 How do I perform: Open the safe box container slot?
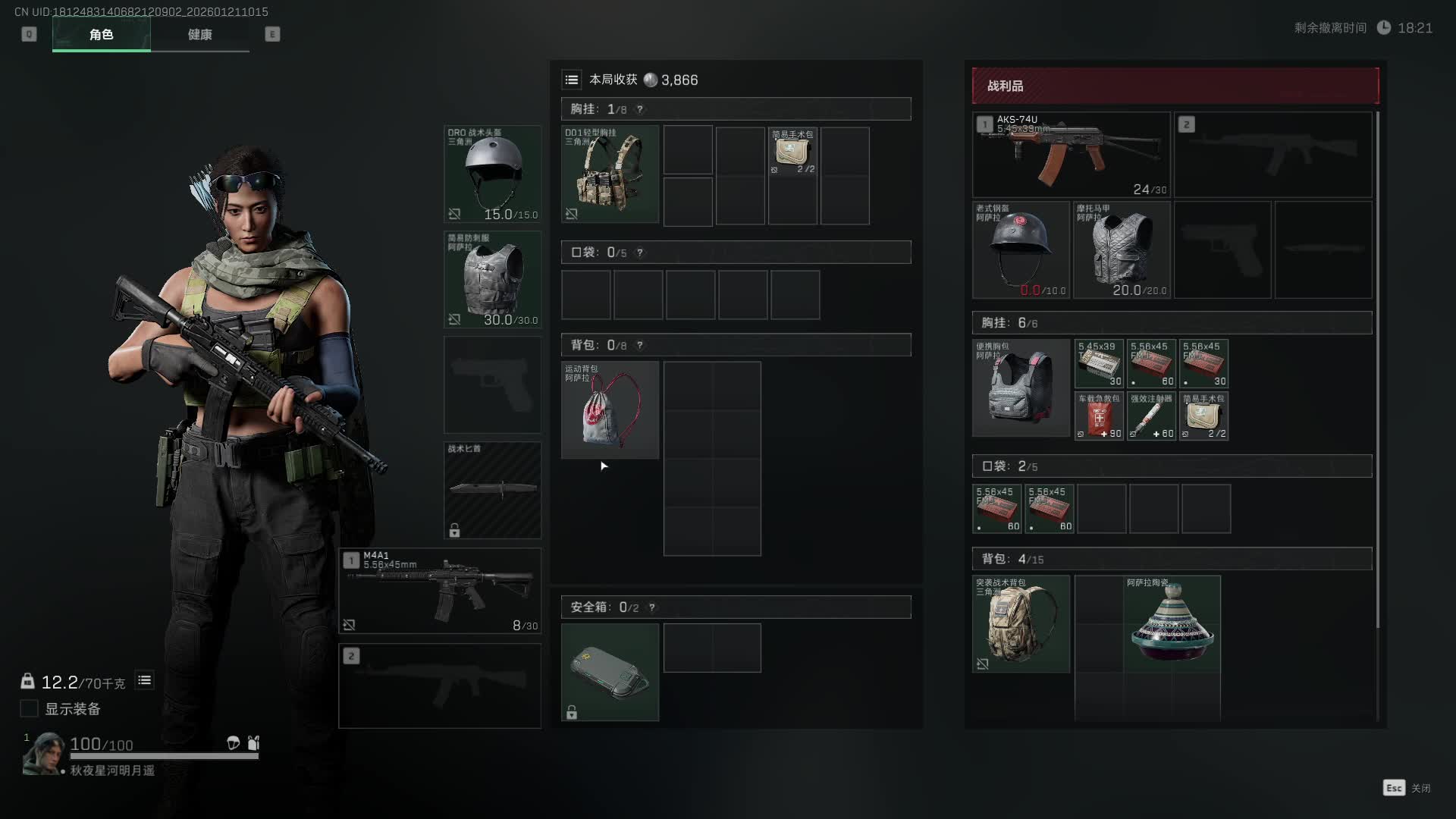pyautogui.click(x=610, y=672)
